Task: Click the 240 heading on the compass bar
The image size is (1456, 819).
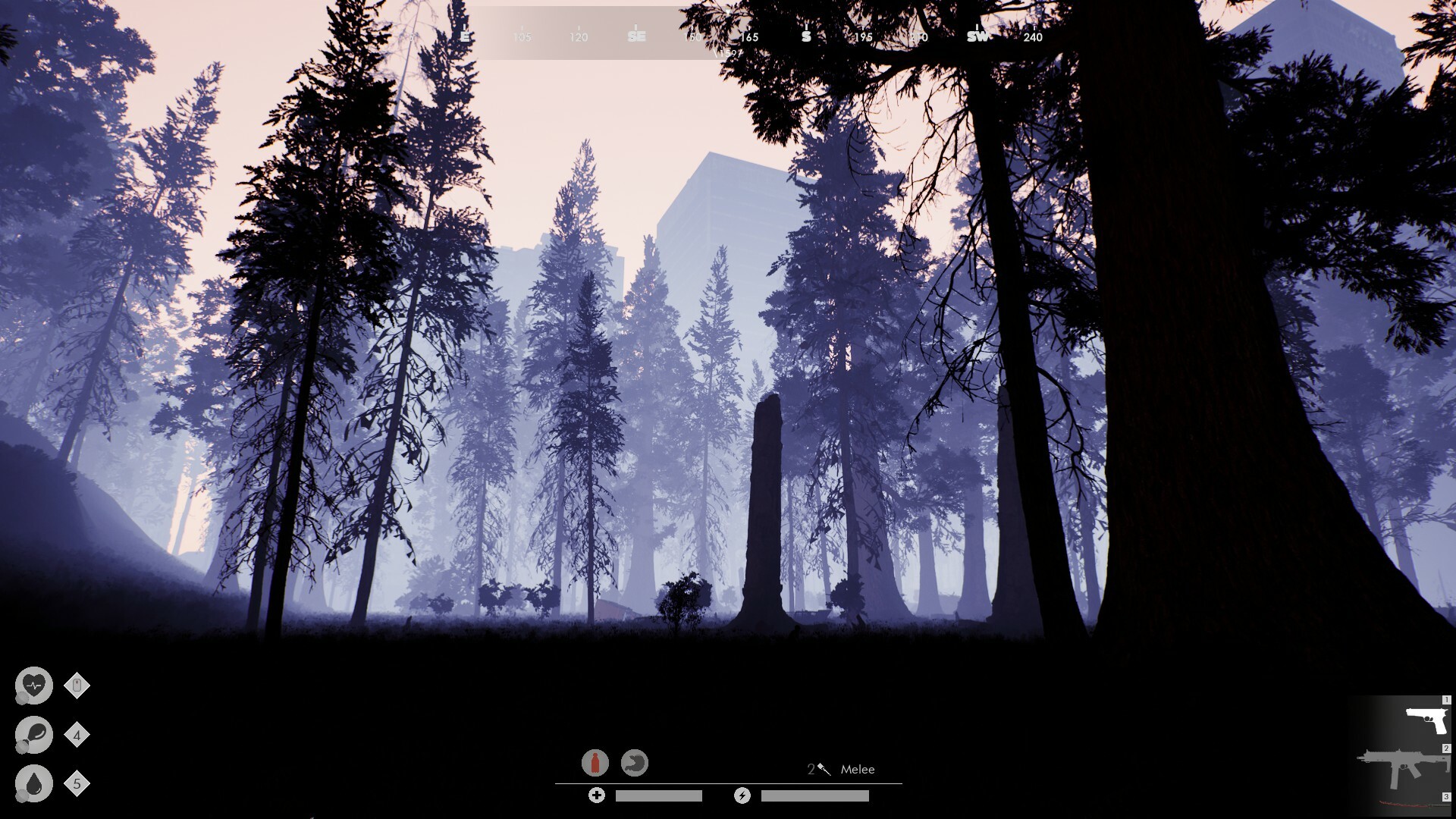Action: (1034, 37)
